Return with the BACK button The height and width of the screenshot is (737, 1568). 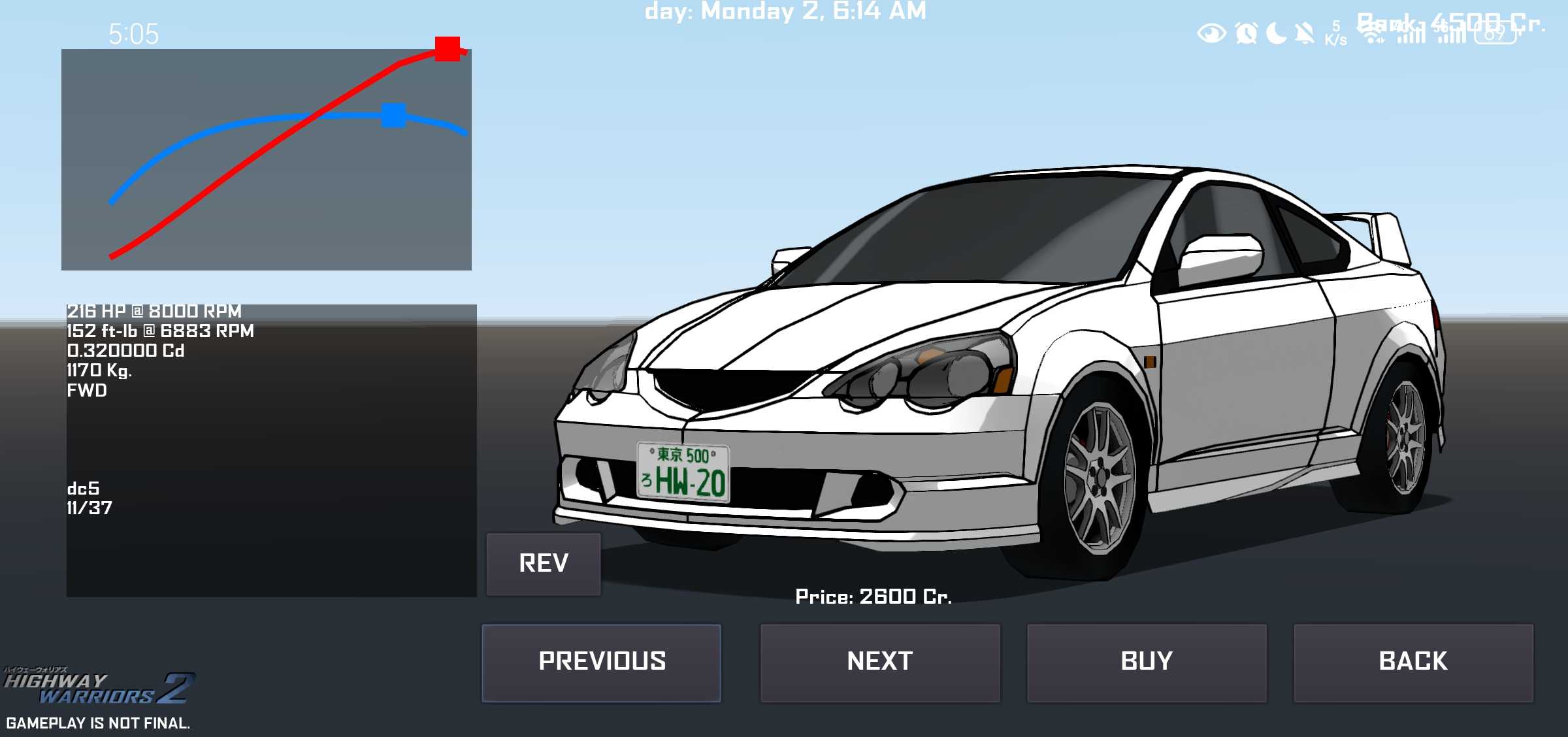[1413, 663]
